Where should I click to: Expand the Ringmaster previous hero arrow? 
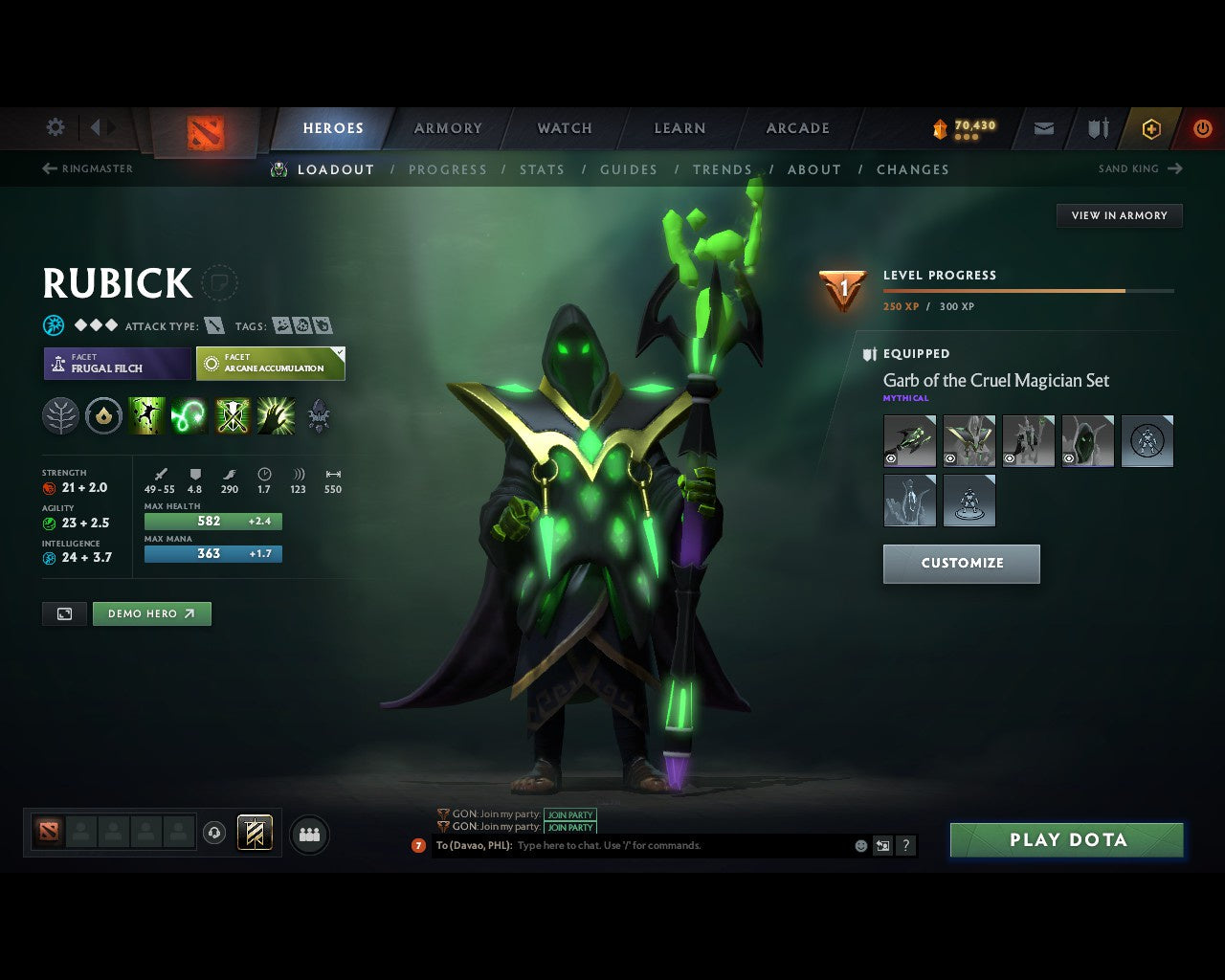(48, 168)
